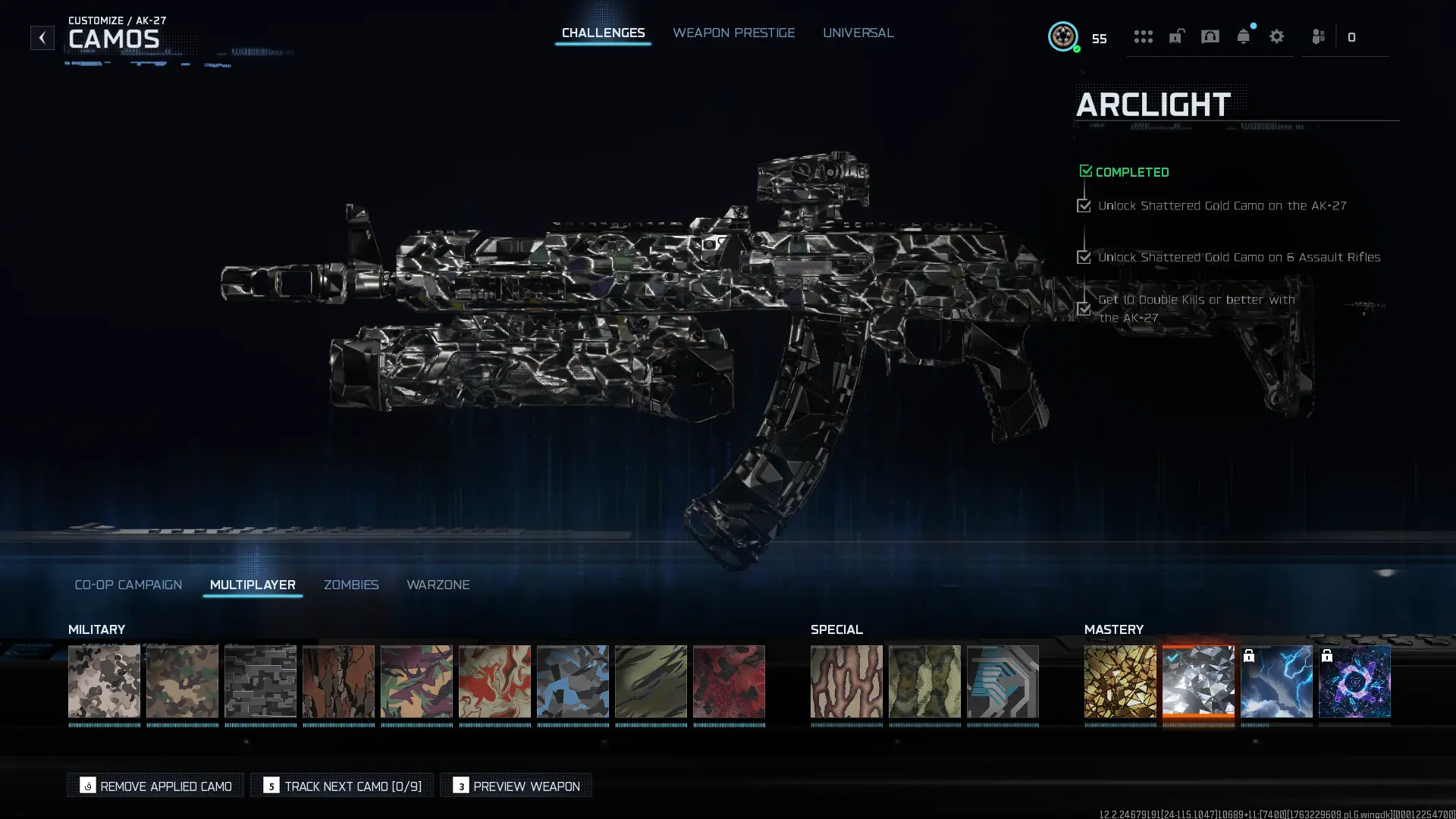Image resolution: width=1456 pixels, height=819 pixels.
Task: Select the gold shattered Mastery camo swatch
Action: pos(1120,681)
